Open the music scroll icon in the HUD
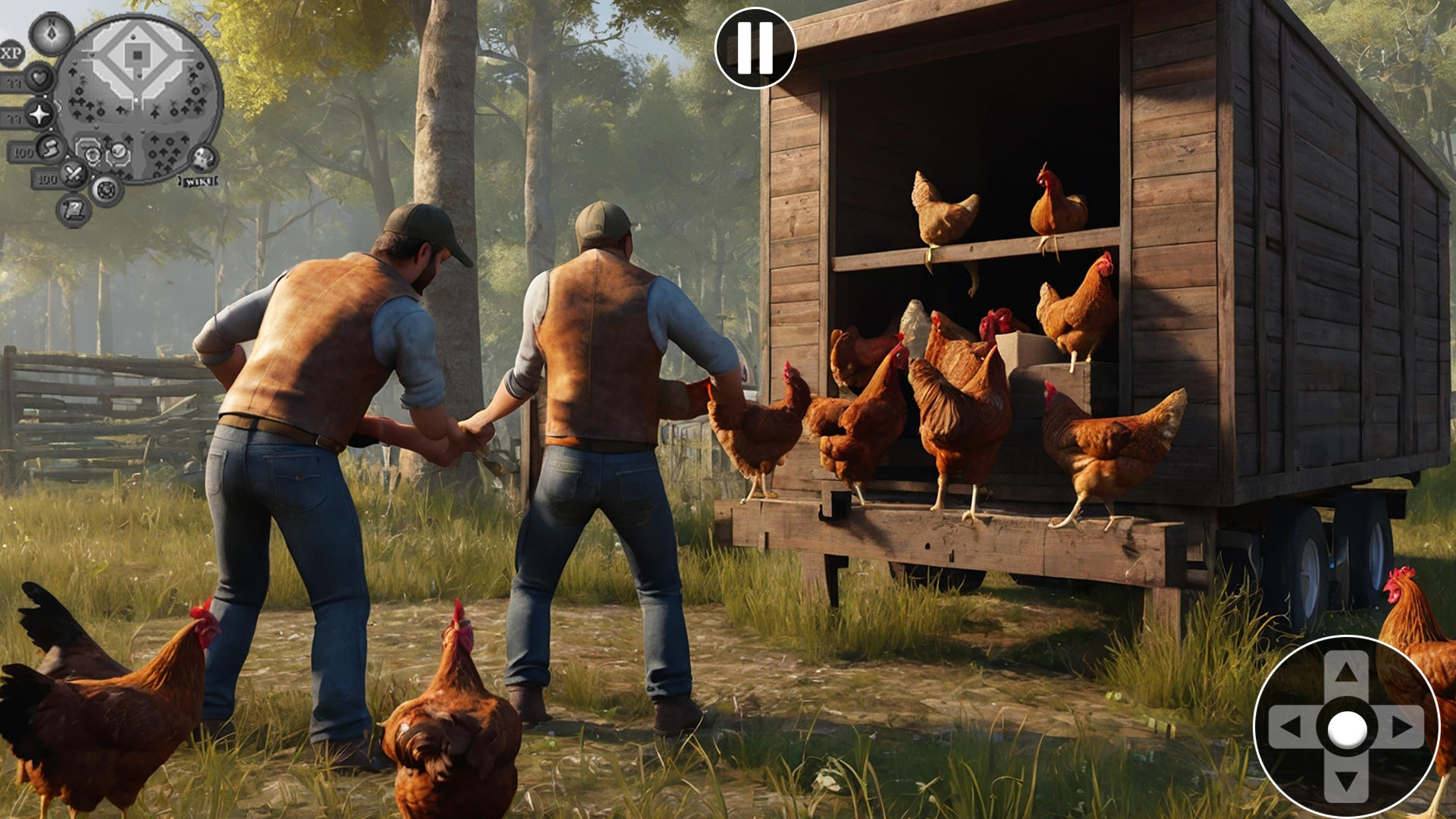1456x819 pixels. coord(74,210)
